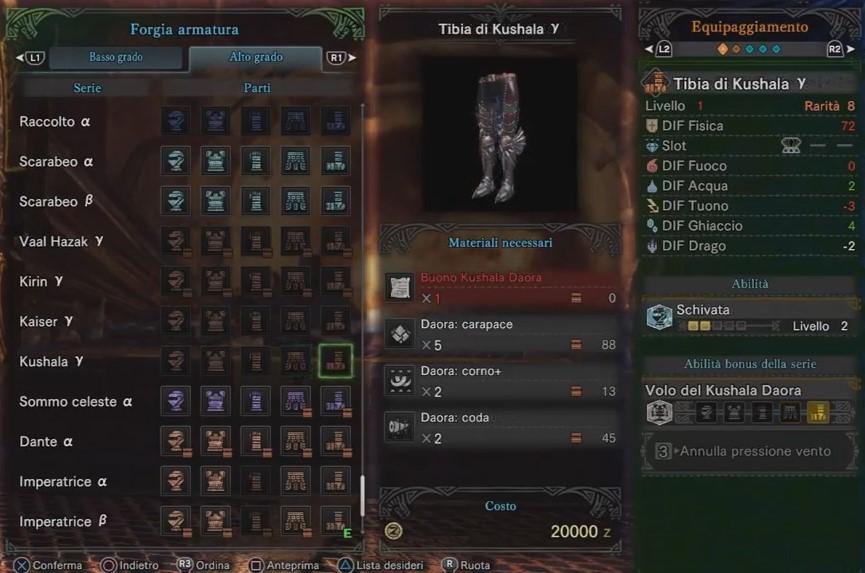Switch to the Basso grado tab

[x=115, y=58]
